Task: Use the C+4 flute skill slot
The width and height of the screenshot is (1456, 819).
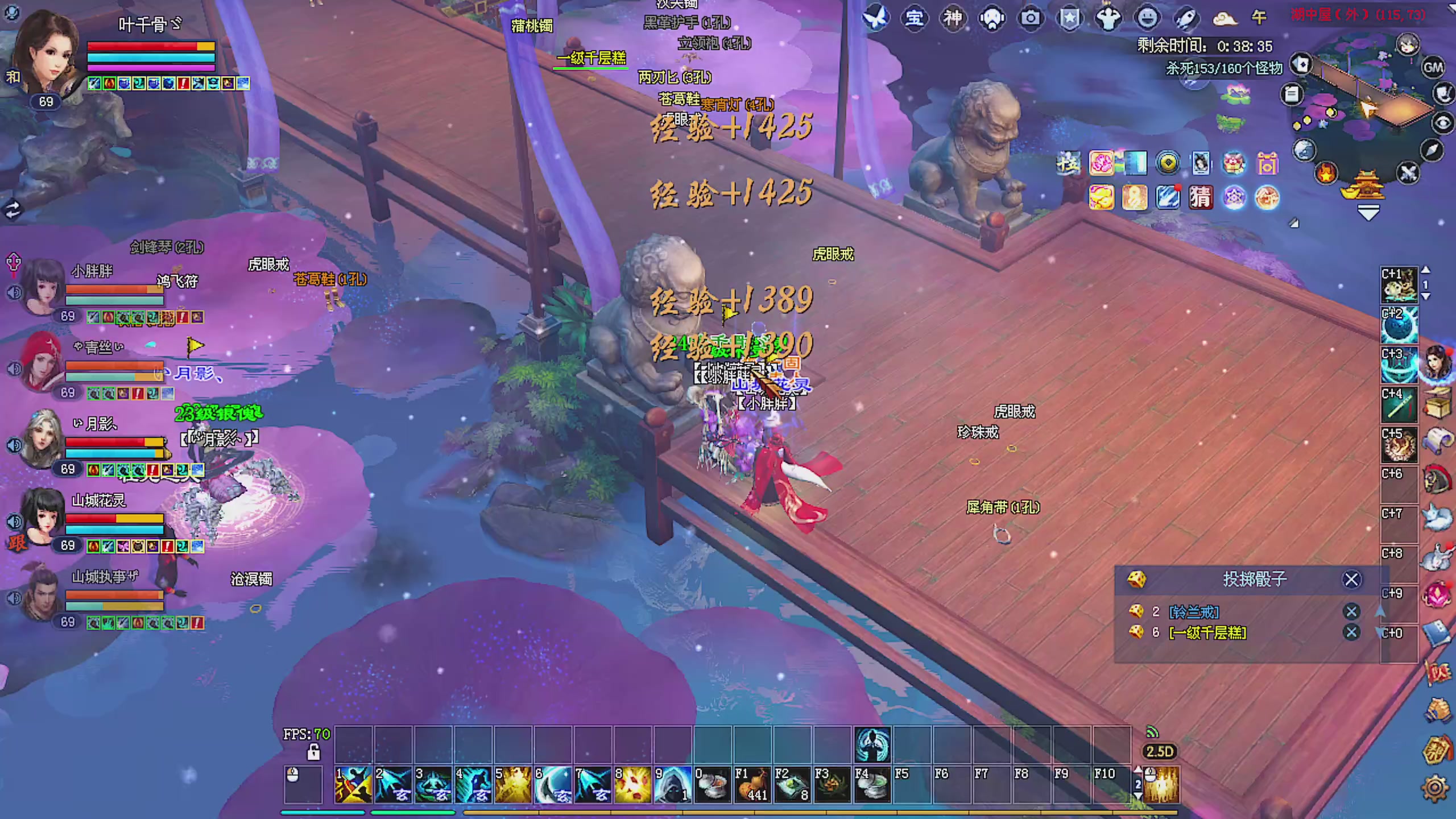Action: pos(1399,405)
